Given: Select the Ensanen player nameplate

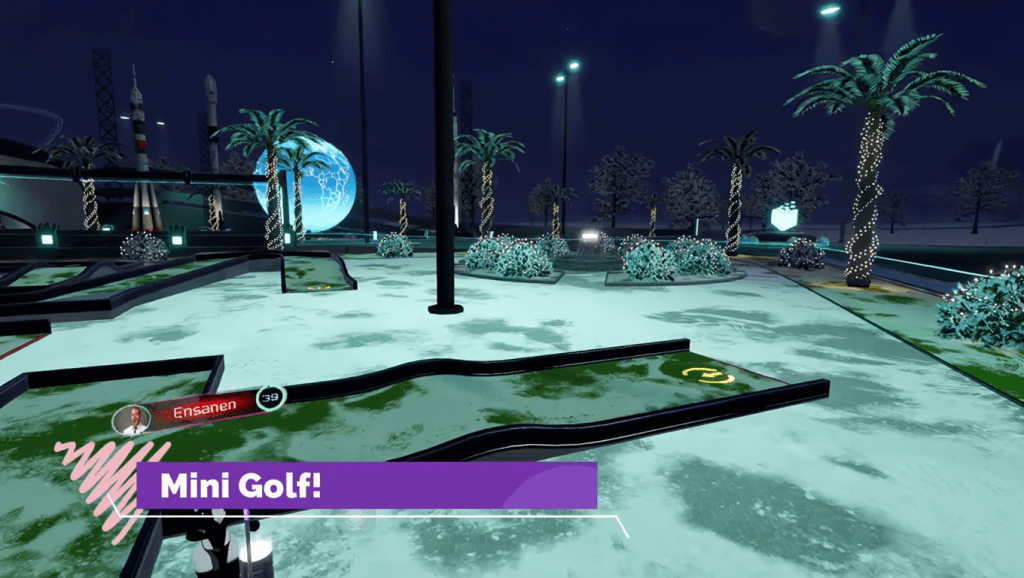Looking at the screenshot, I should click(x=203, y=410).
